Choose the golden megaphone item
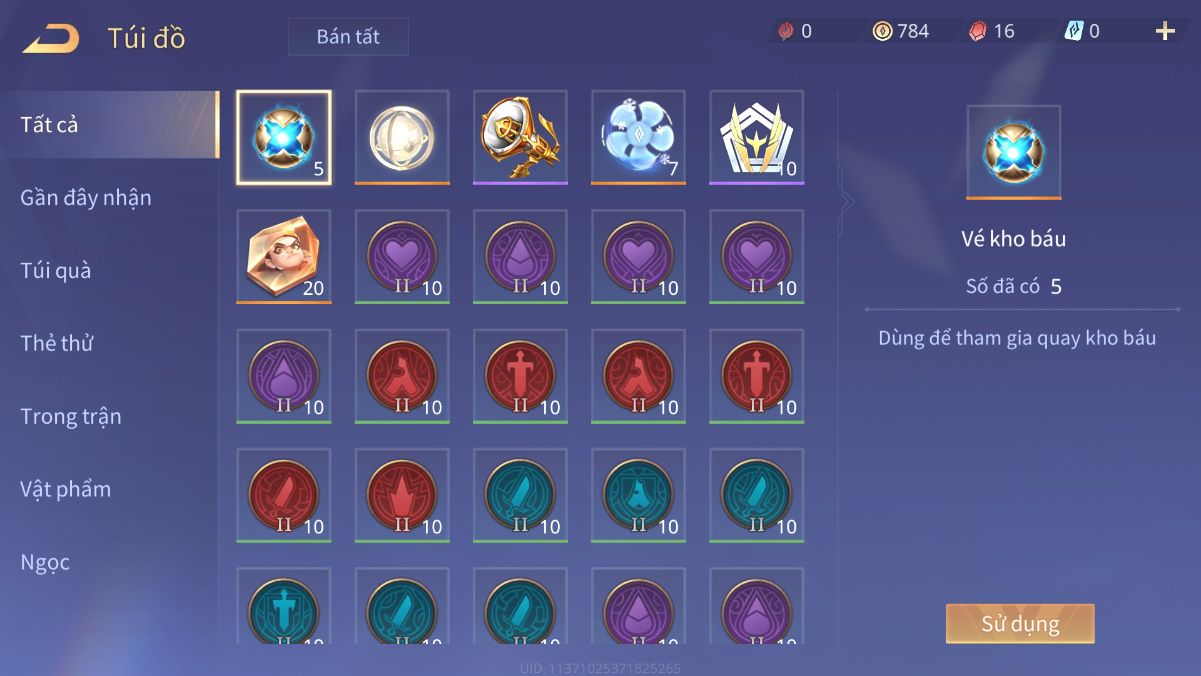 click(520, 137)
